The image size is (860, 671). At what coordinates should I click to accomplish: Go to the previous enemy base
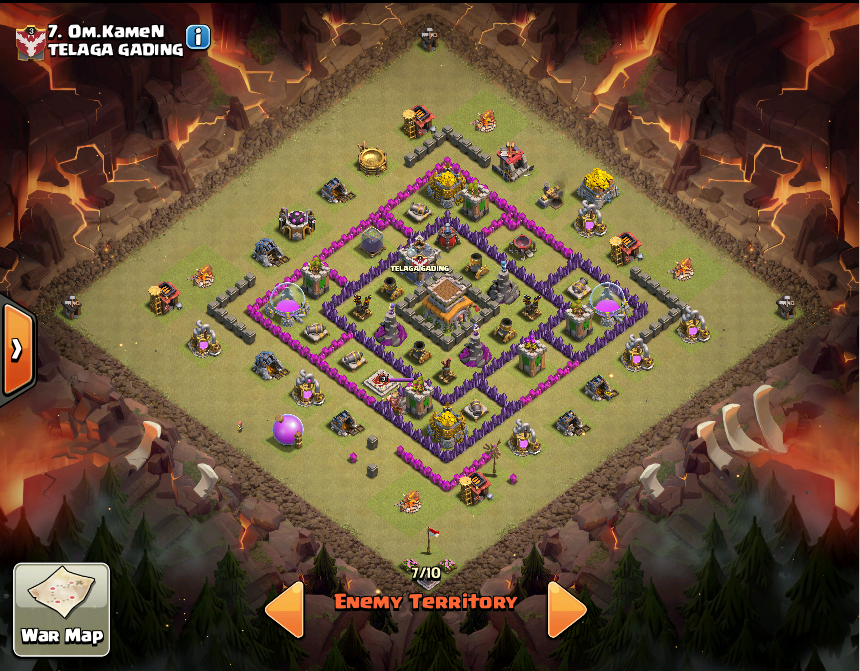[x=285, y=608]
